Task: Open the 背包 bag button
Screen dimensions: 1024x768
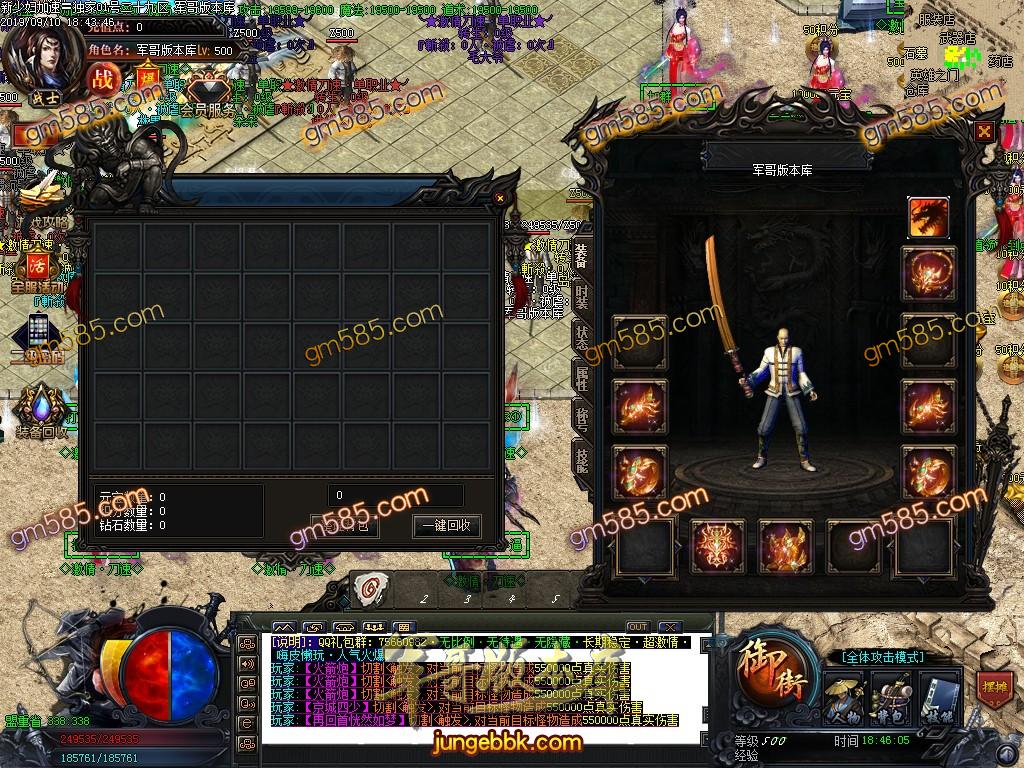Action: click(x=889, y=698)
